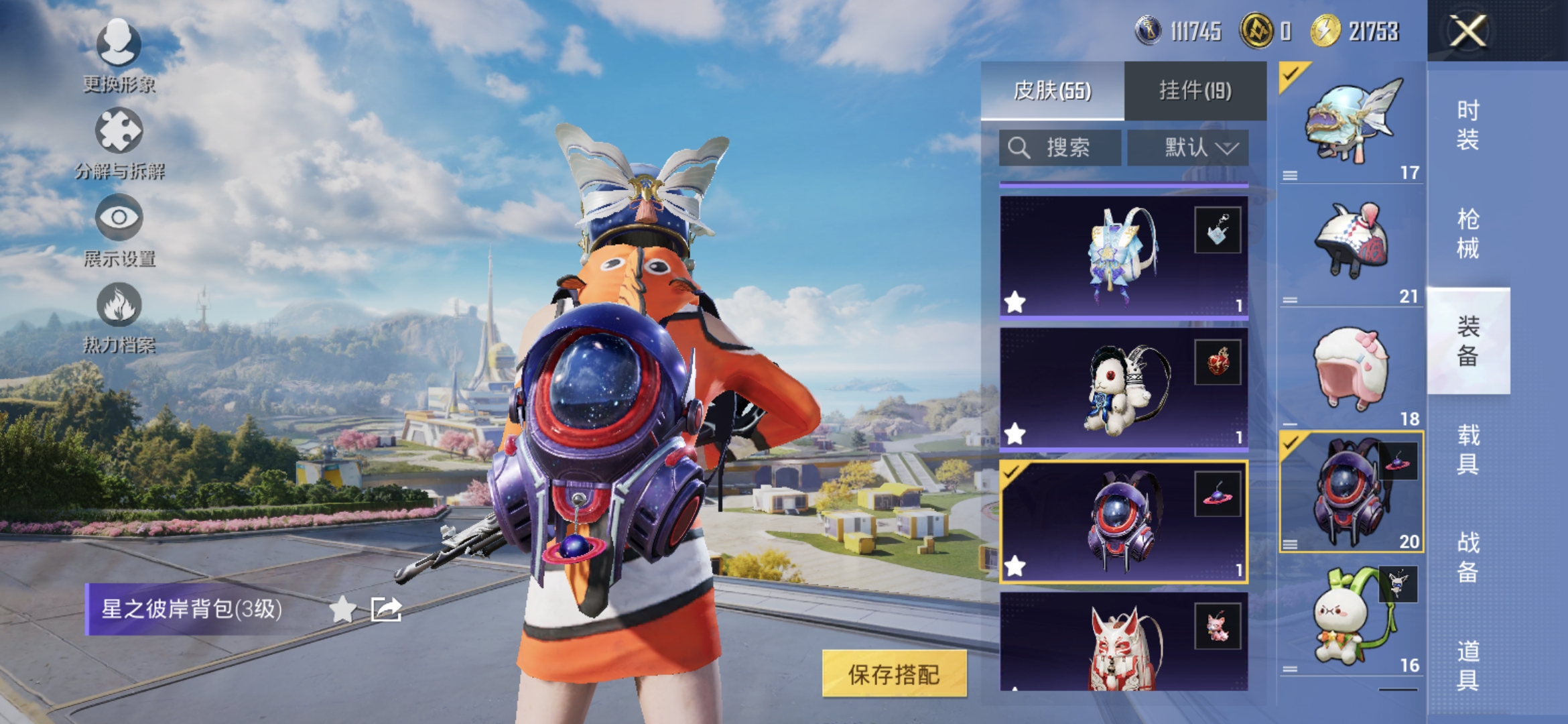Close the wardrobe with the X button

[1467, 32]
